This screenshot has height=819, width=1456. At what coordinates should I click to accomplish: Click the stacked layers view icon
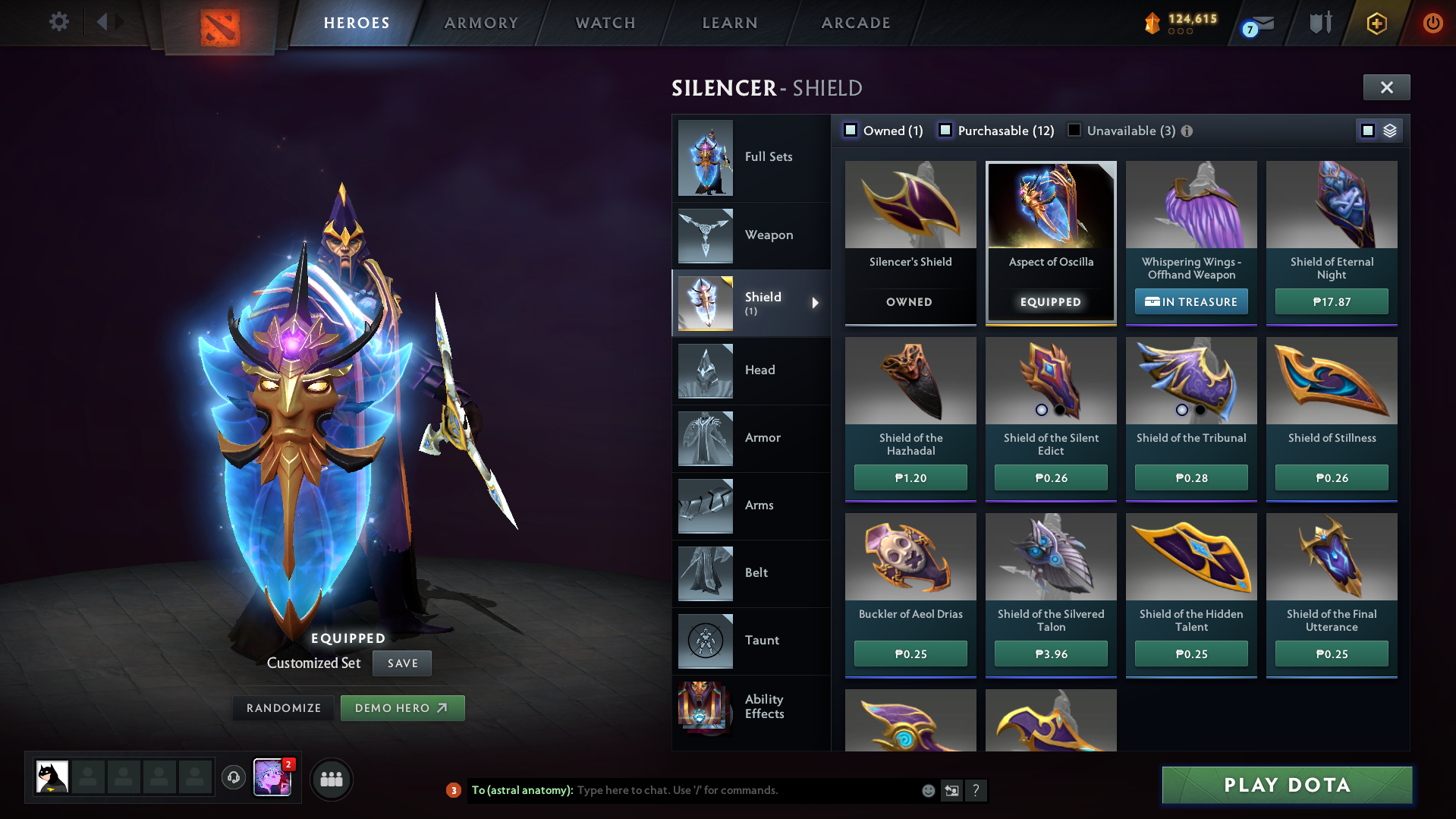tap(1389, 130)
